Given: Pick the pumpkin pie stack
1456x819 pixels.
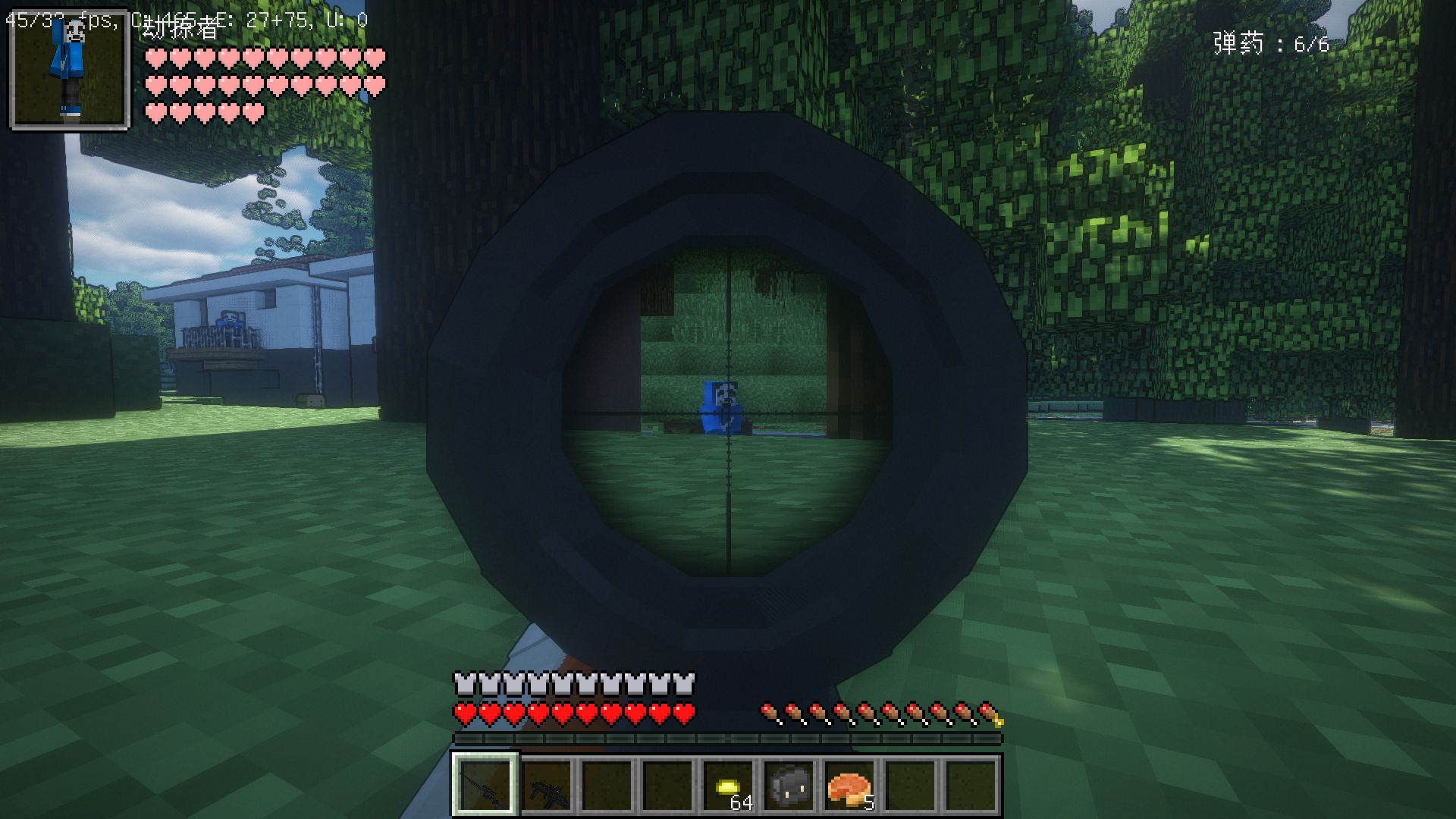Looking at the screenshot, I should click(x=850, y=786).
